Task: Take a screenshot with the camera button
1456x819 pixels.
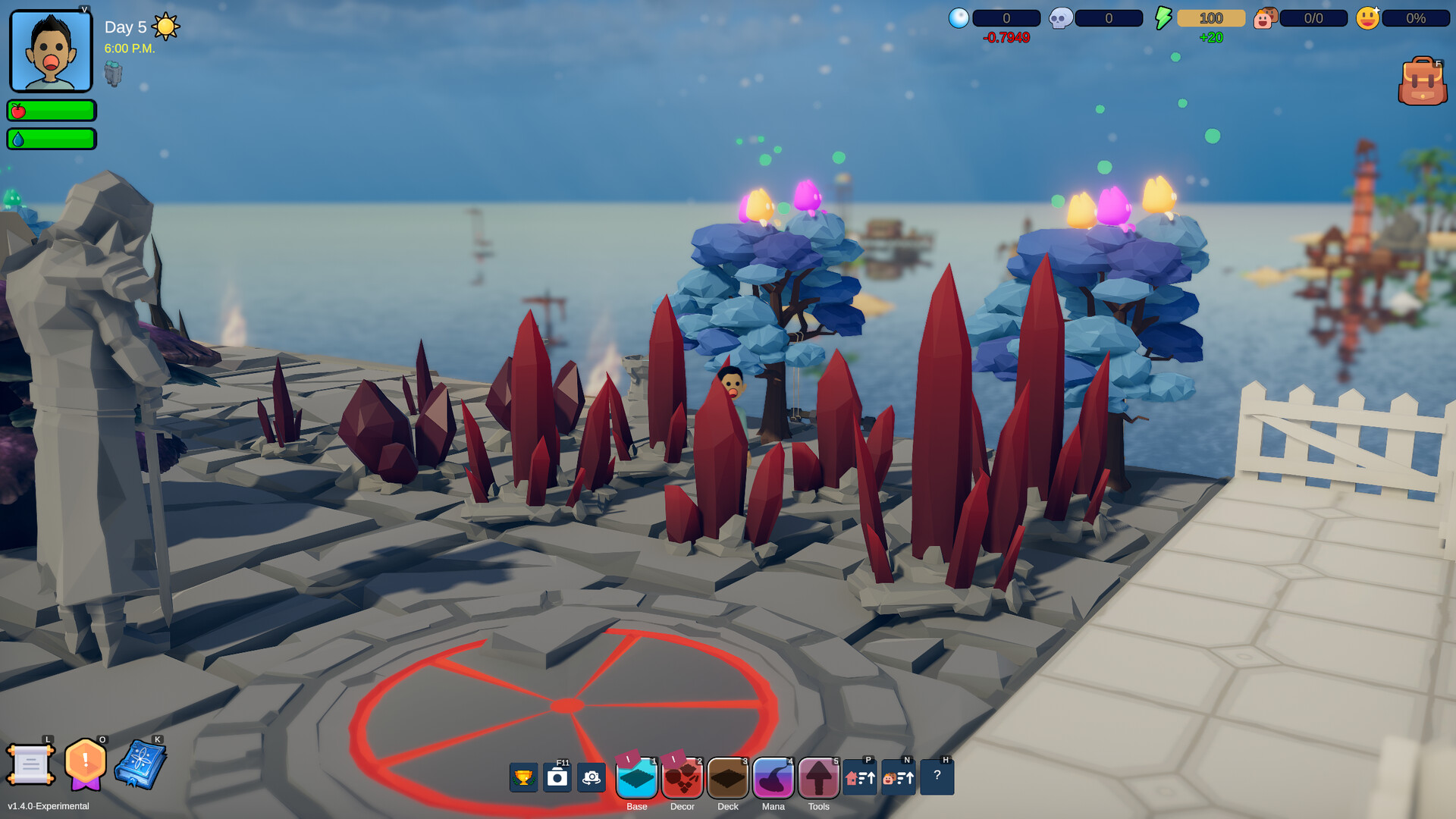Action: 557,777
